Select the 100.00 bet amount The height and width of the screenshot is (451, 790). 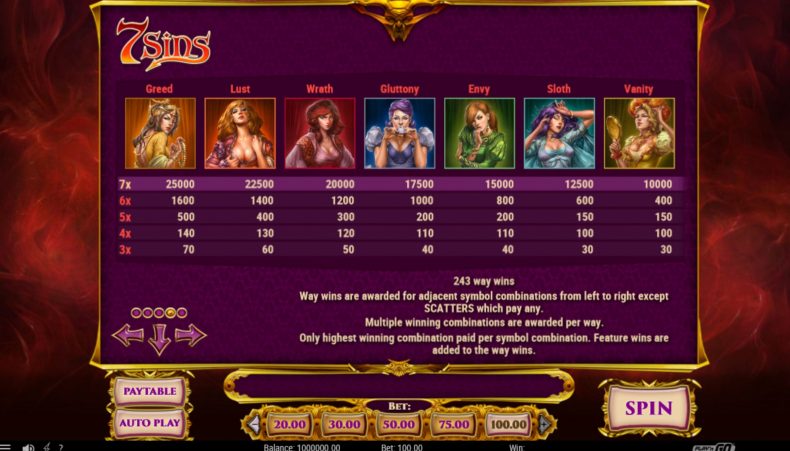[x=509, y=424]
